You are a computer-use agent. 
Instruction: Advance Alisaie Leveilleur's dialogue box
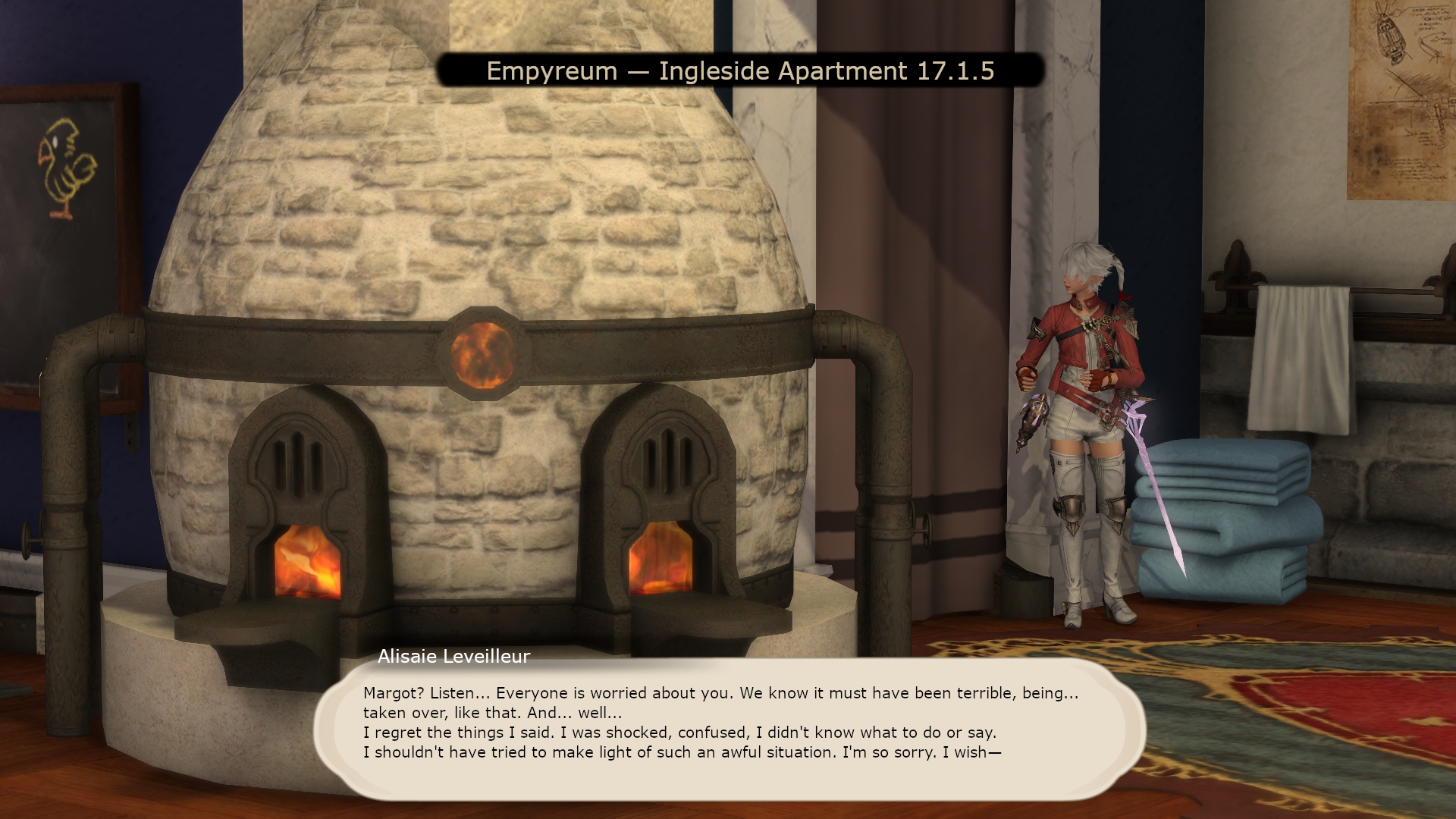point(728,728)
